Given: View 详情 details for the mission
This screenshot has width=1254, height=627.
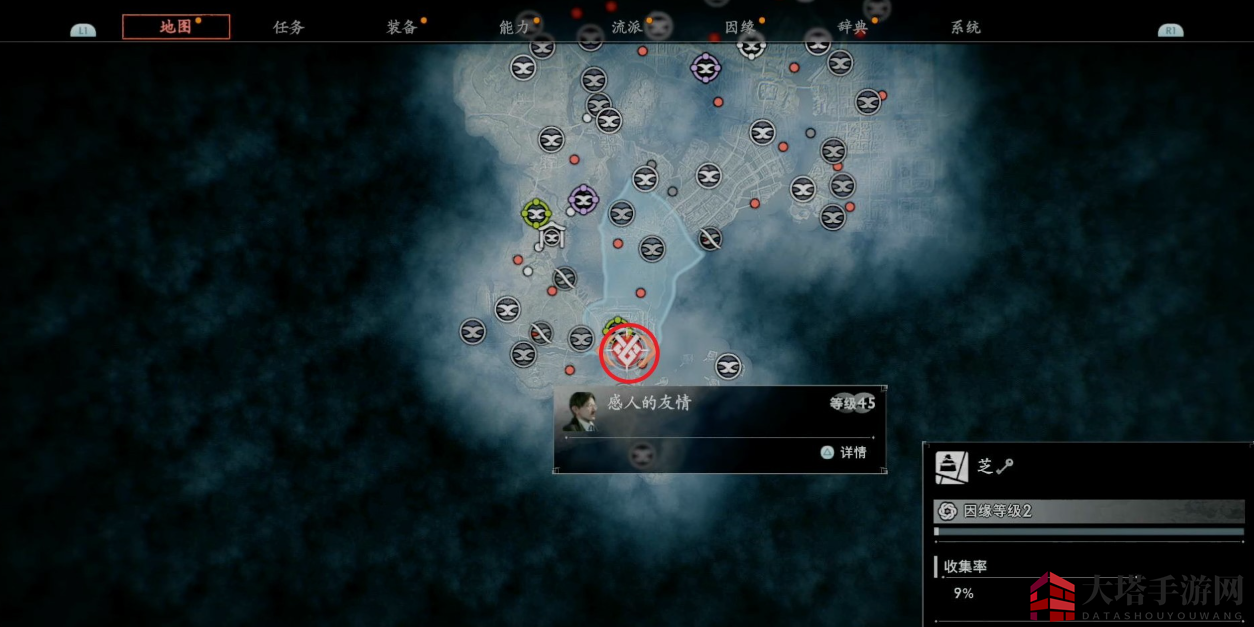Looking at the screenshot, I should tap(844, 452).
